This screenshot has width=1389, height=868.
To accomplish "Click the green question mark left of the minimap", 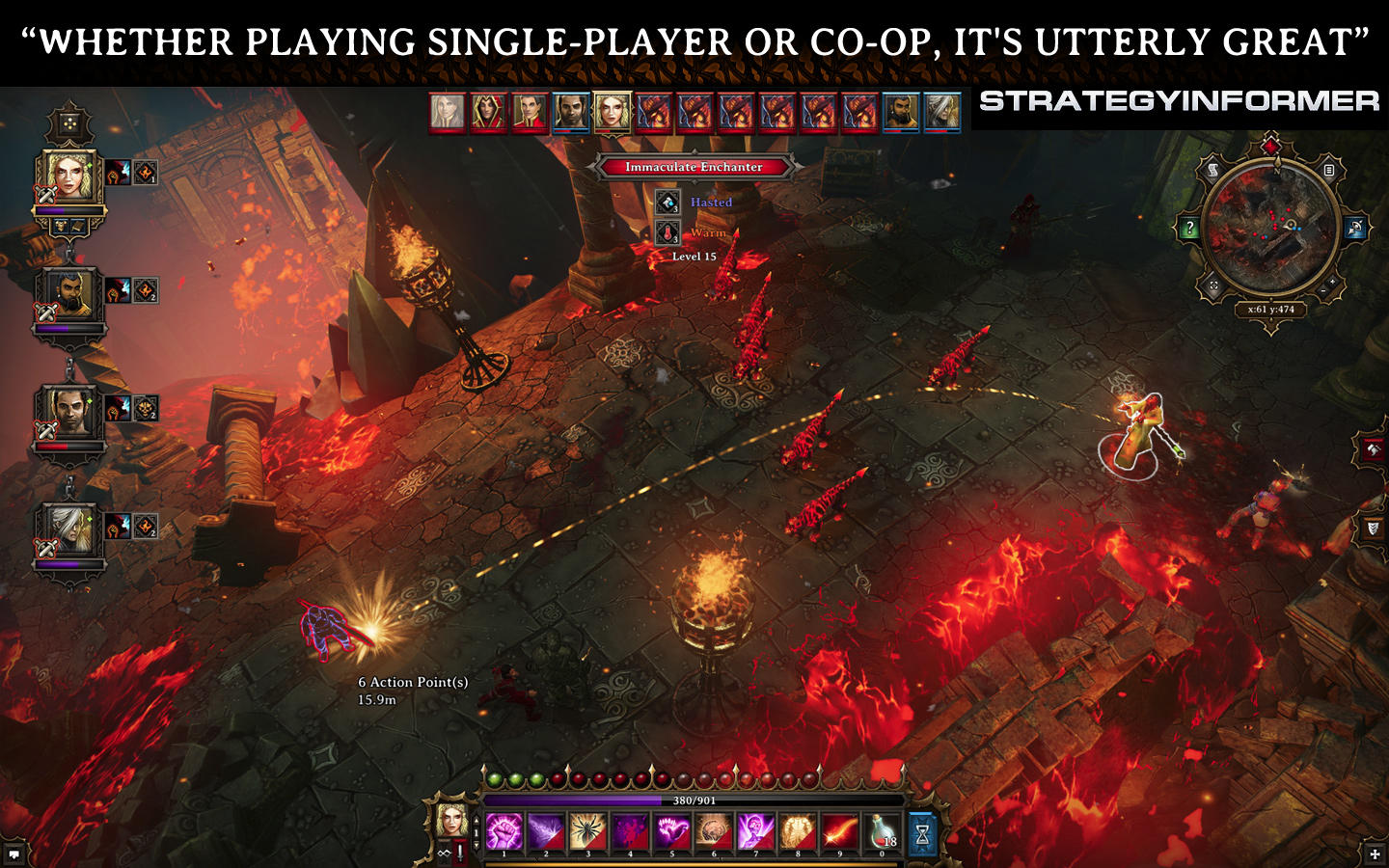I will [1190, 229].
